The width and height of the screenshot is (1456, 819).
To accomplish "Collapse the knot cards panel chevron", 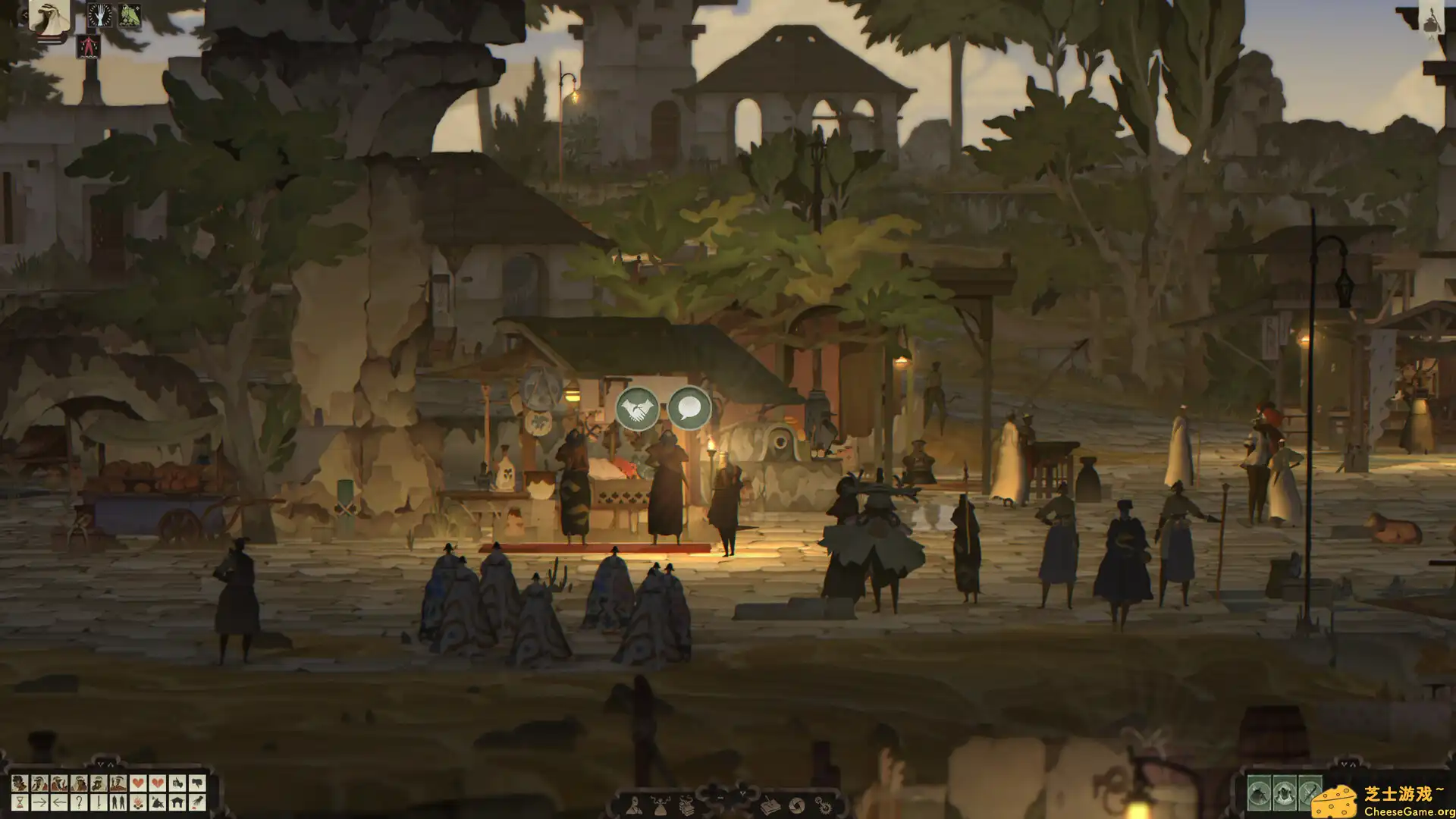I will (1345, 764).
